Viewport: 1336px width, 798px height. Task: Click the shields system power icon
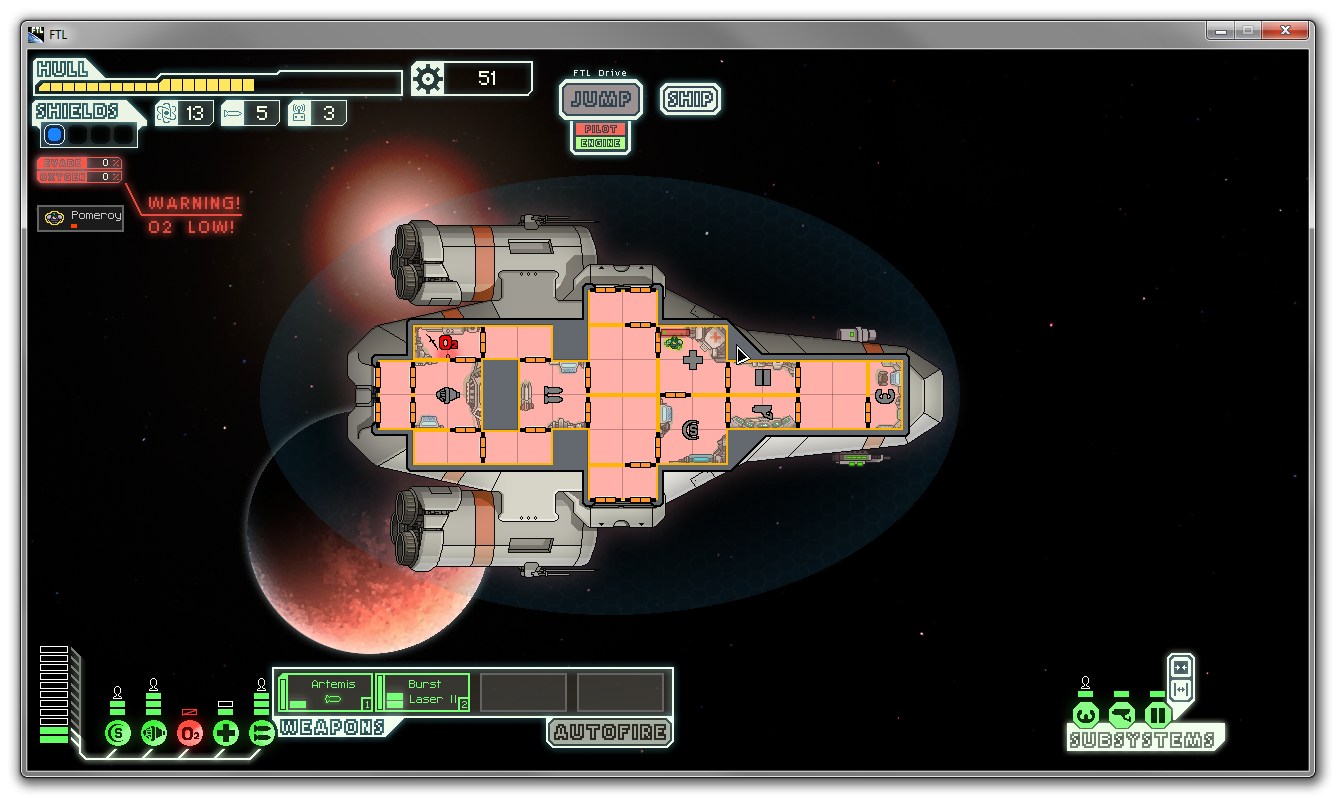[118, 733]
